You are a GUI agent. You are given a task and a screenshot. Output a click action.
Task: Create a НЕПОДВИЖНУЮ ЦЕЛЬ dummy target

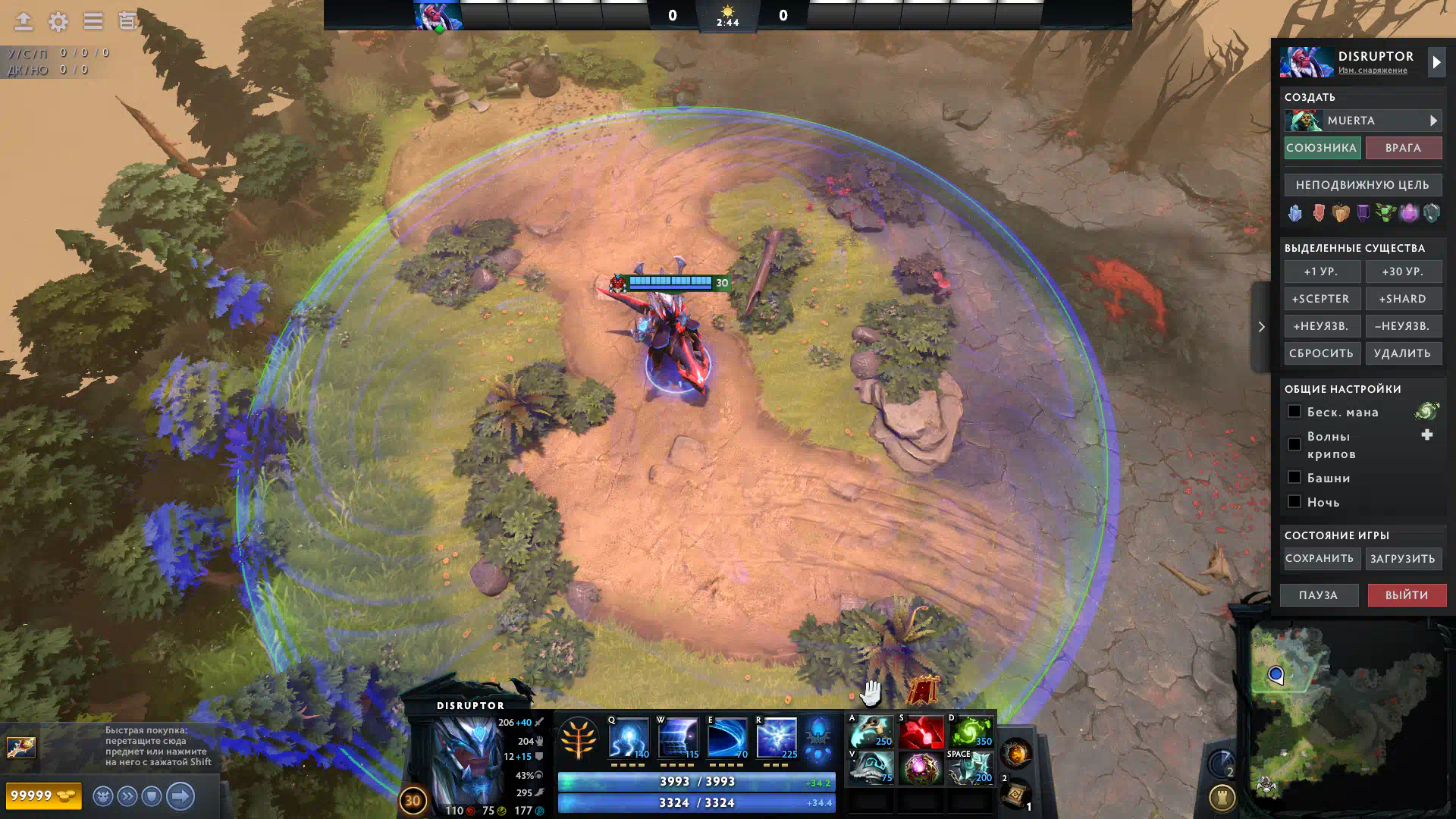(1363, 185)
